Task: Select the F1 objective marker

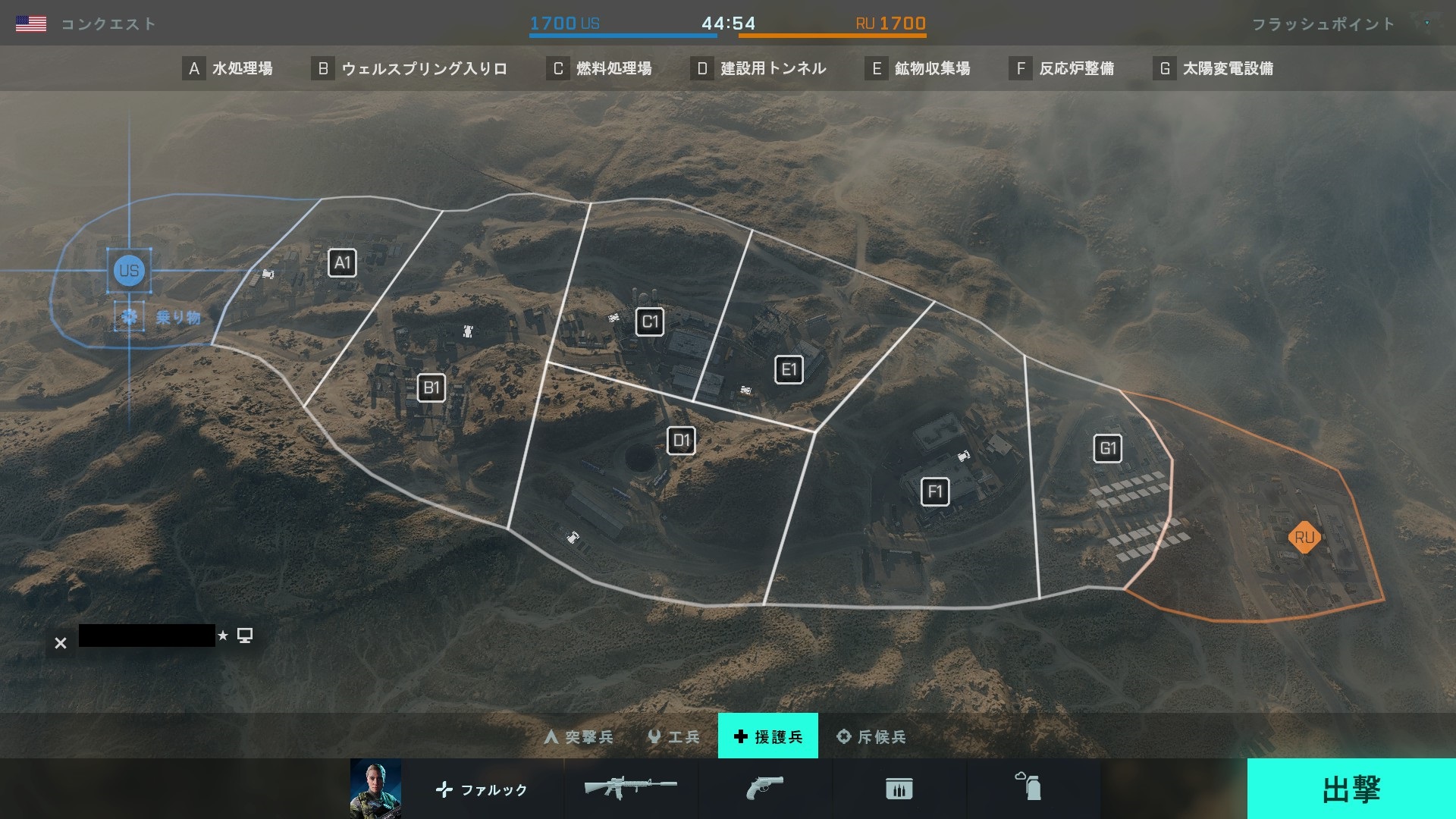Action: tap(934, 492)
